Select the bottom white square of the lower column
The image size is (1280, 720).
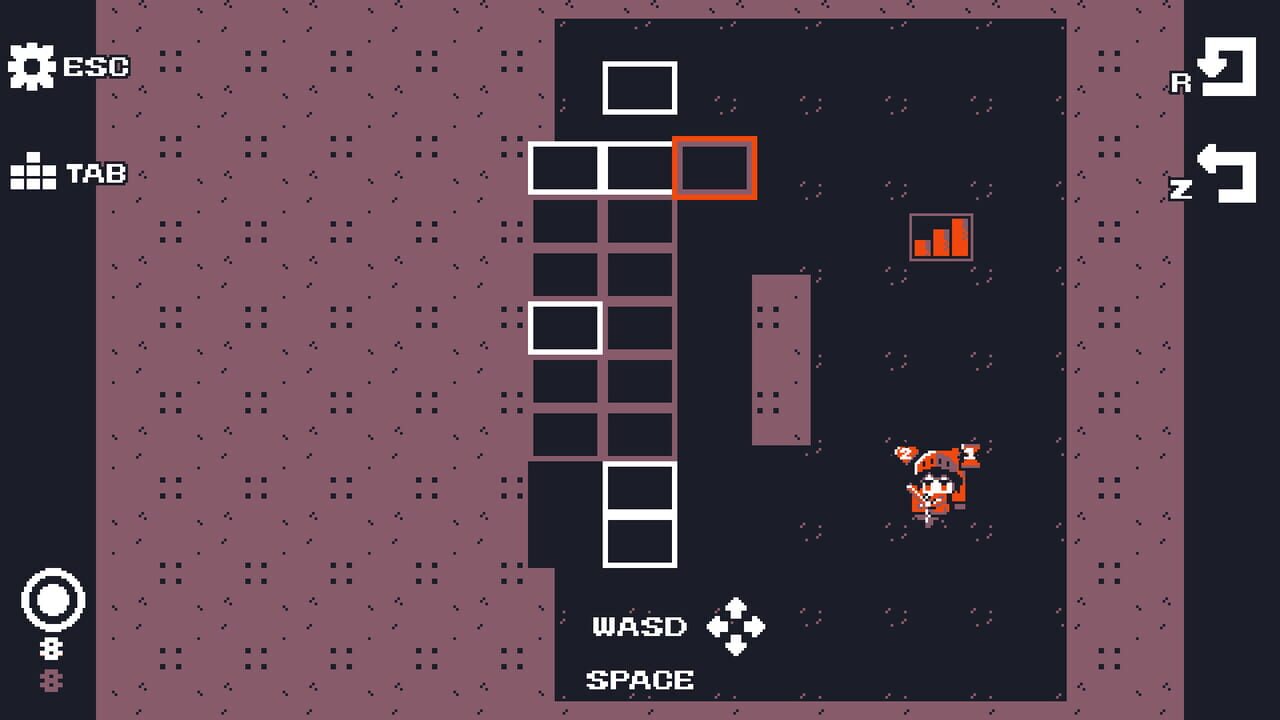[640, 541]
